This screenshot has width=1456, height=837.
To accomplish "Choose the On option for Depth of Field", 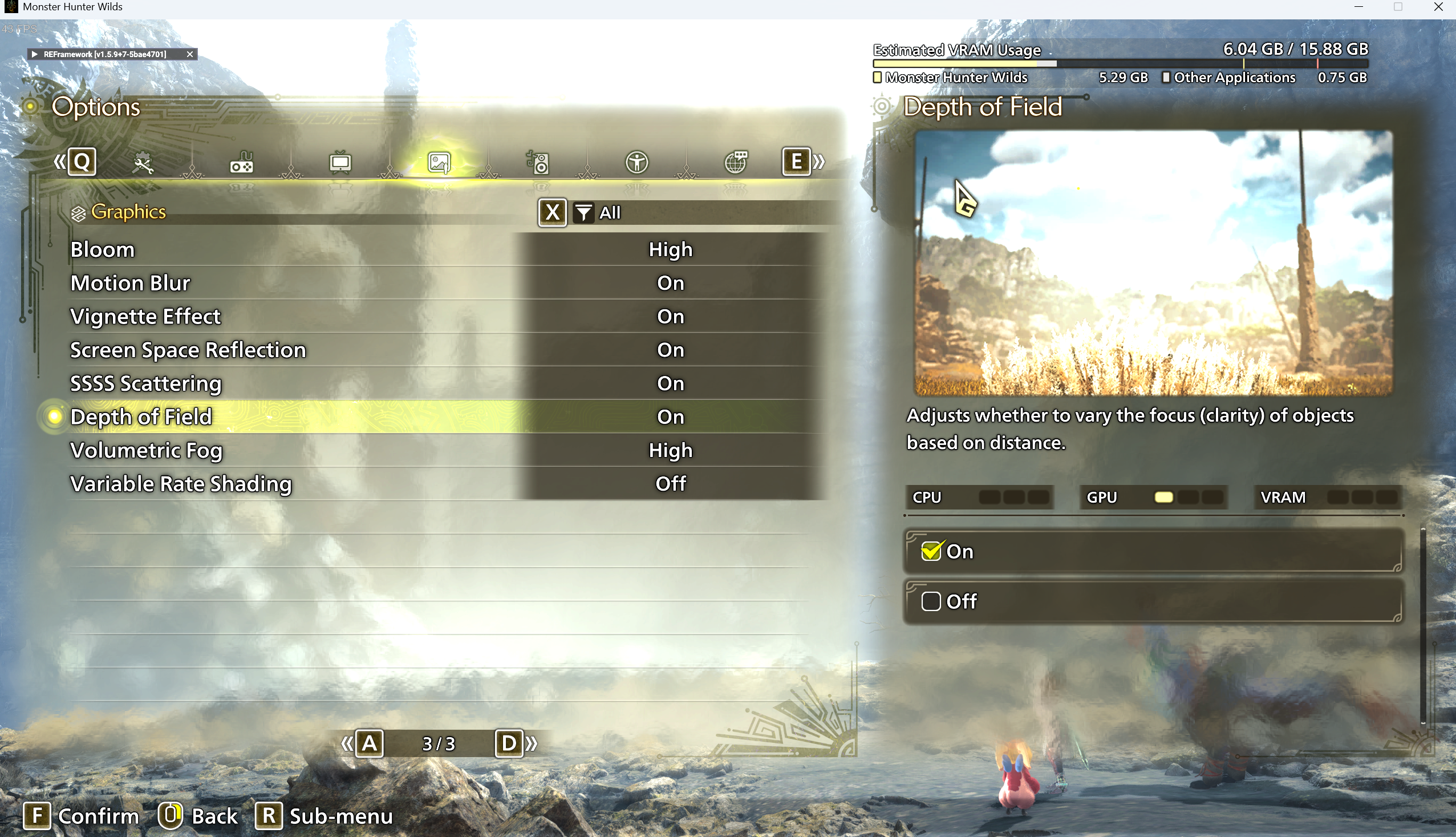I will (1152, 551).
